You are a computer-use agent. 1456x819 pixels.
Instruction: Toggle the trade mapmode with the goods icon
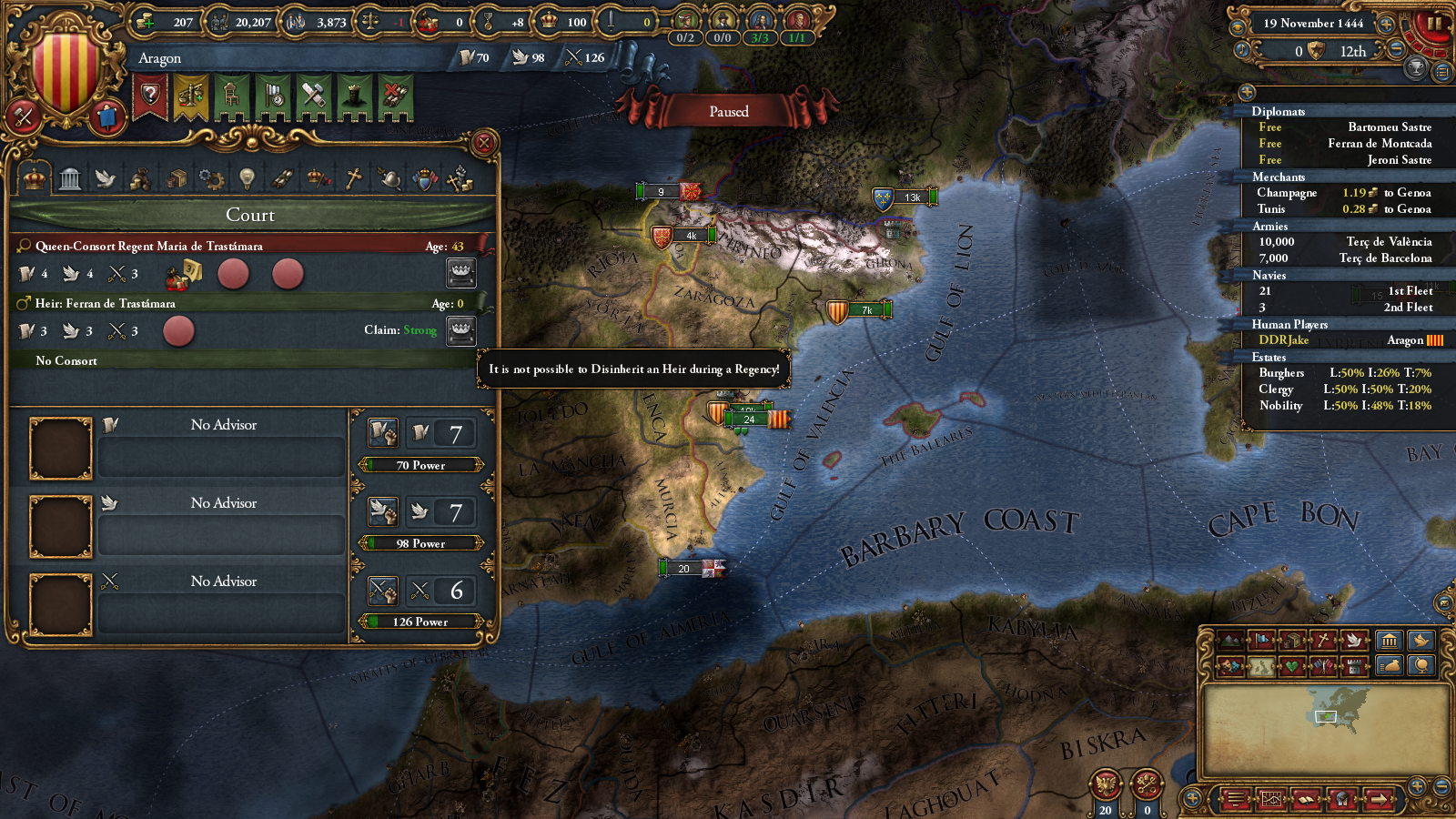pyautogui.click(x=1293, y=640)
